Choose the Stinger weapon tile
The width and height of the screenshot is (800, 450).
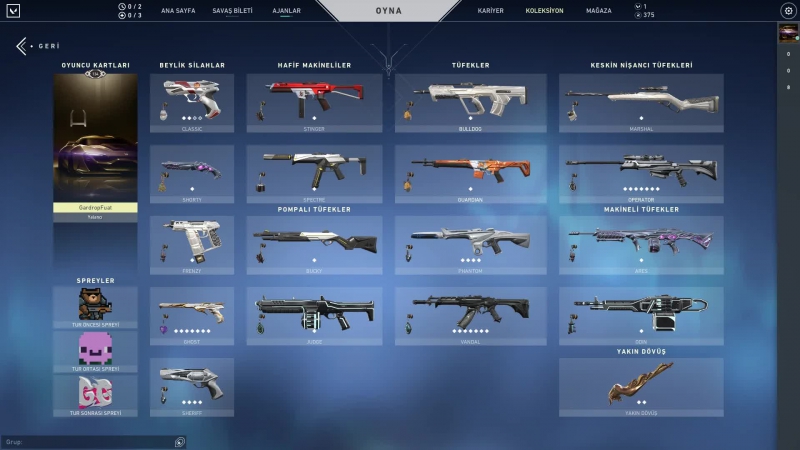[x=314, y=103]
